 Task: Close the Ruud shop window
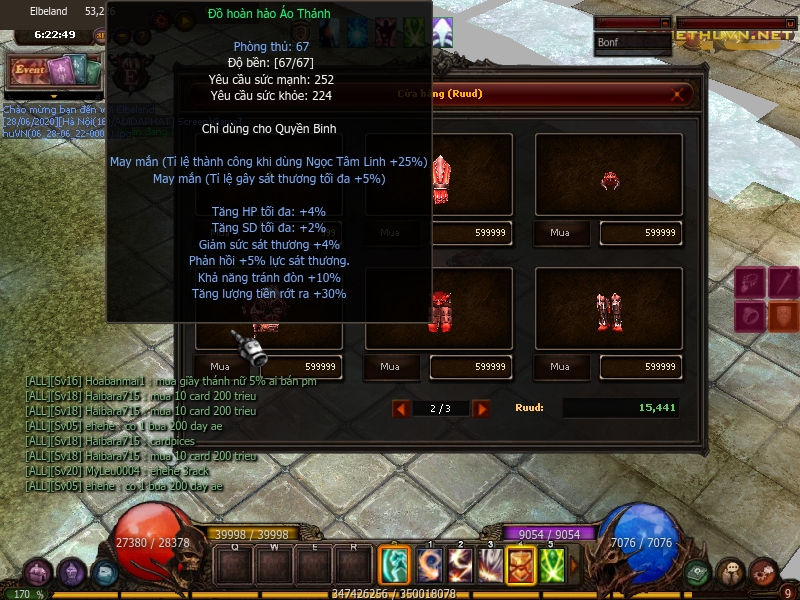680,95
